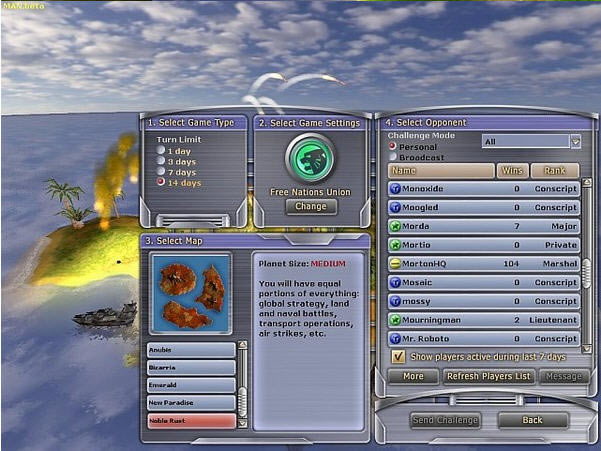Viewport: 601px width, 451px height.
Task: Click the More button
Action: (x=412, y=376)
